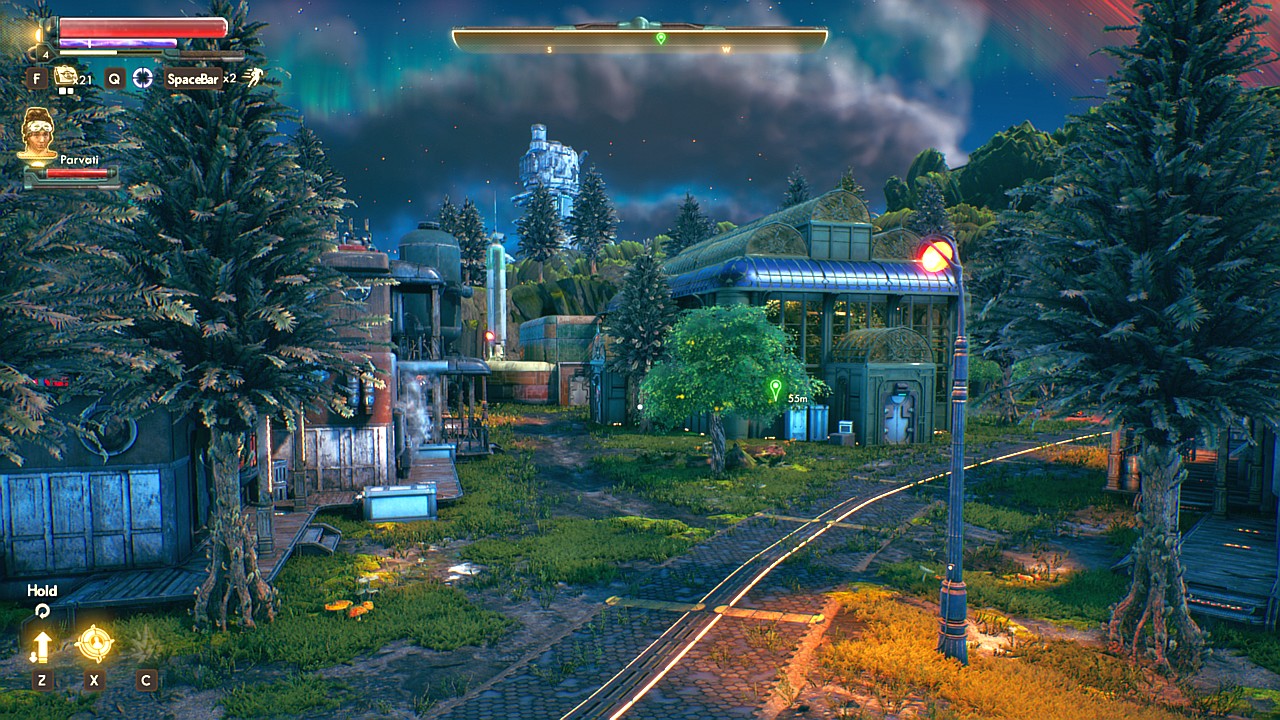1280x720 pixels.
Task: Activate the Tactical Time Dilation crosshair icon
Action: click(x=144, y=78)
